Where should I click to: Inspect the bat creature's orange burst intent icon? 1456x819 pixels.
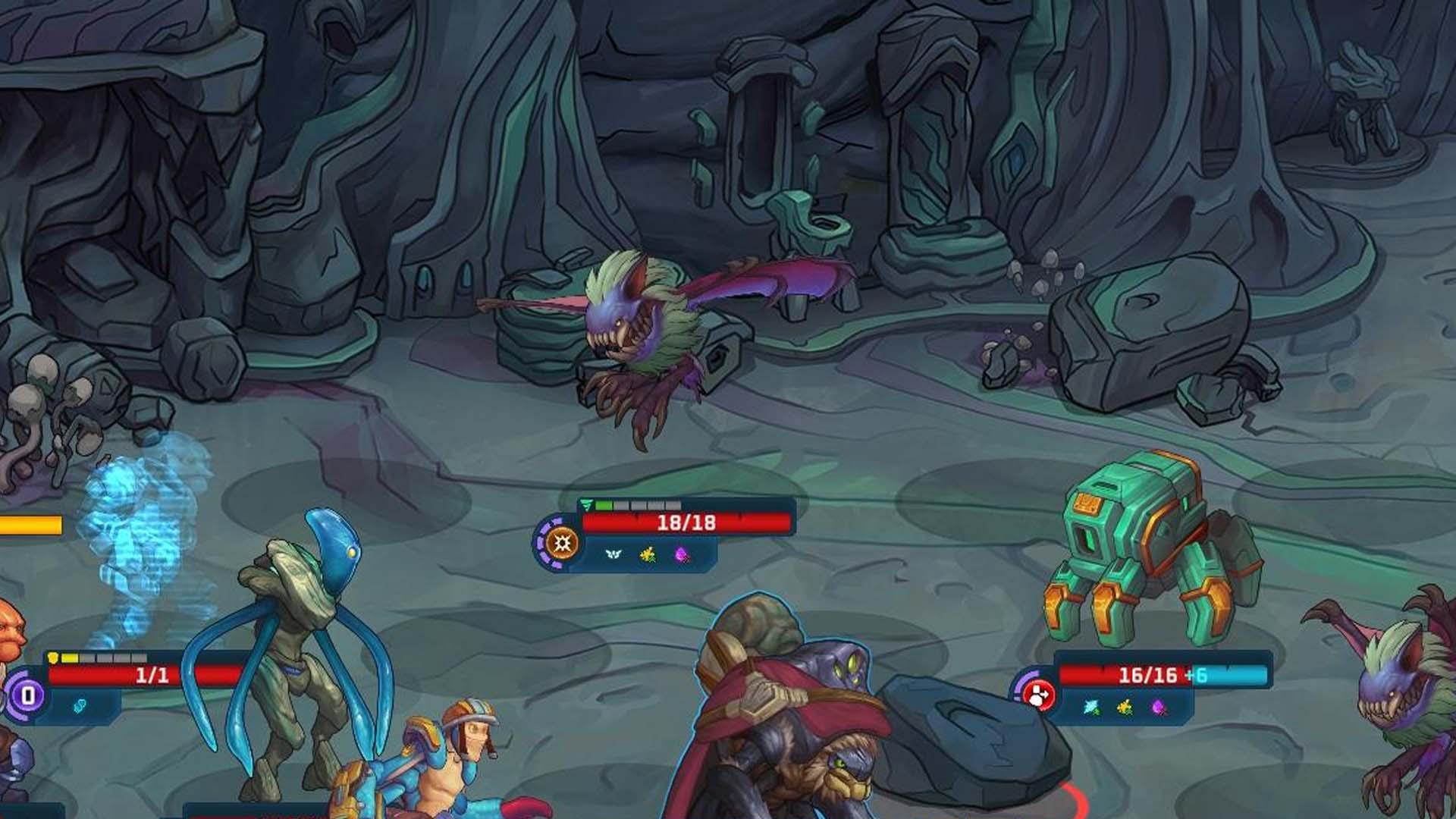pyautogui.click(x=562, y=543)
